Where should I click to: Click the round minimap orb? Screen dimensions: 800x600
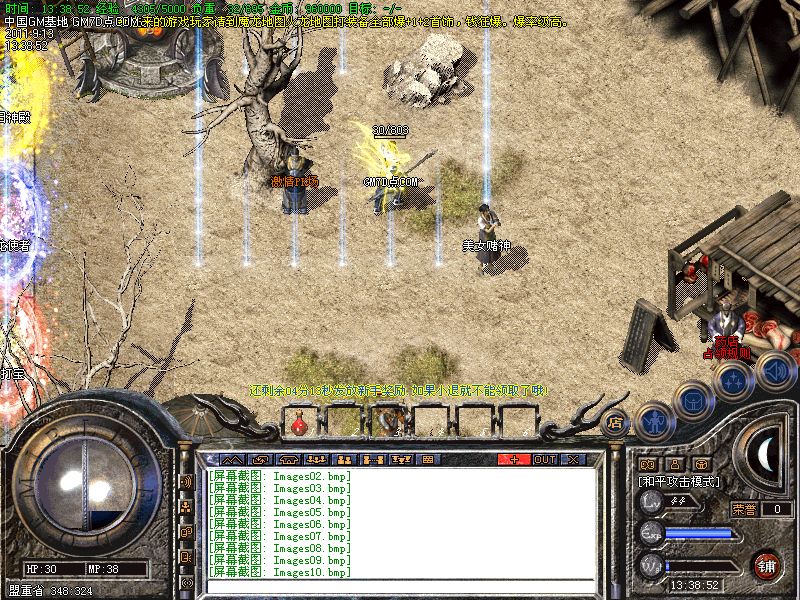click(x=85, y=487)
